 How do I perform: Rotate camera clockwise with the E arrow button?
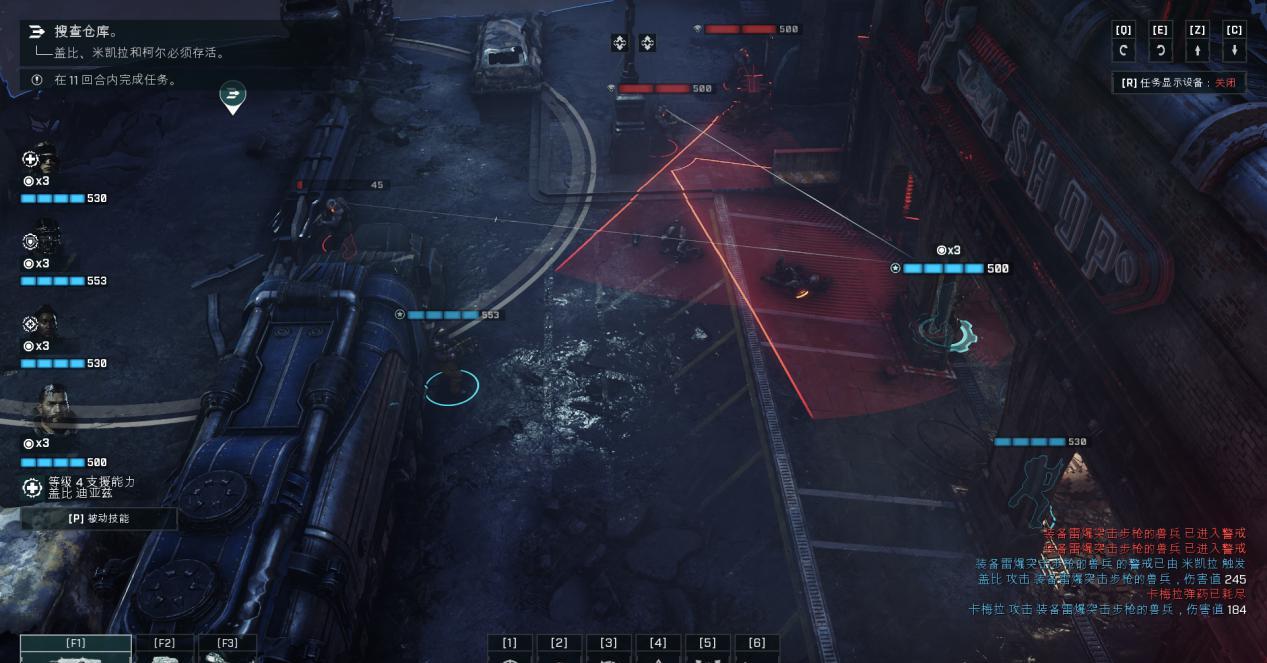(1160, 51)
